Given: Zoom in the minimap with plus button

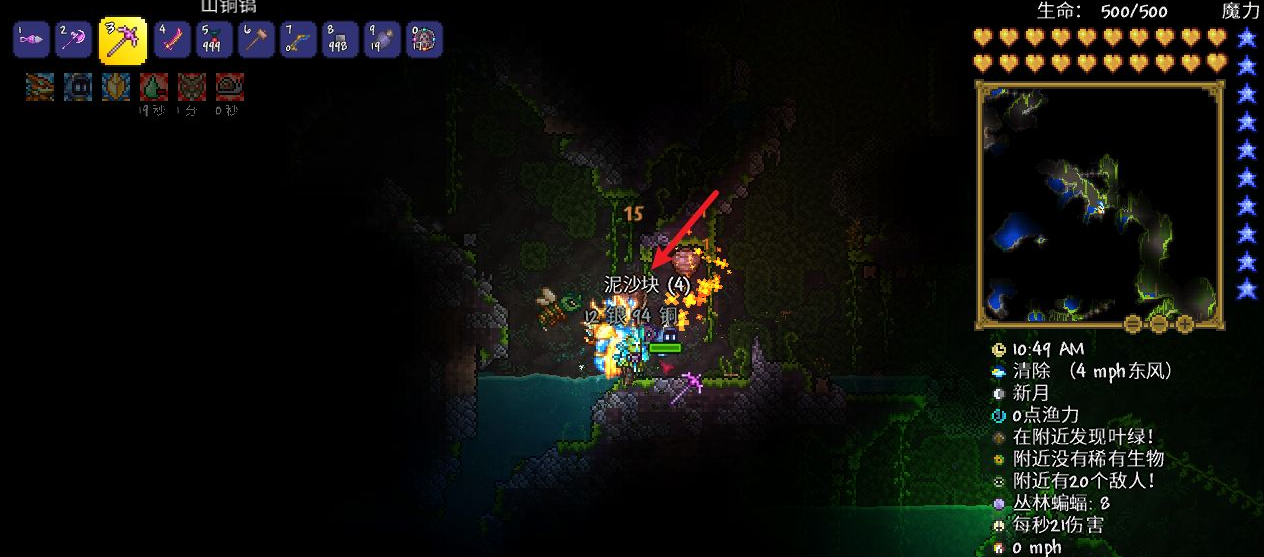Looking at the screenshot, I should (x=1185, y=324).
